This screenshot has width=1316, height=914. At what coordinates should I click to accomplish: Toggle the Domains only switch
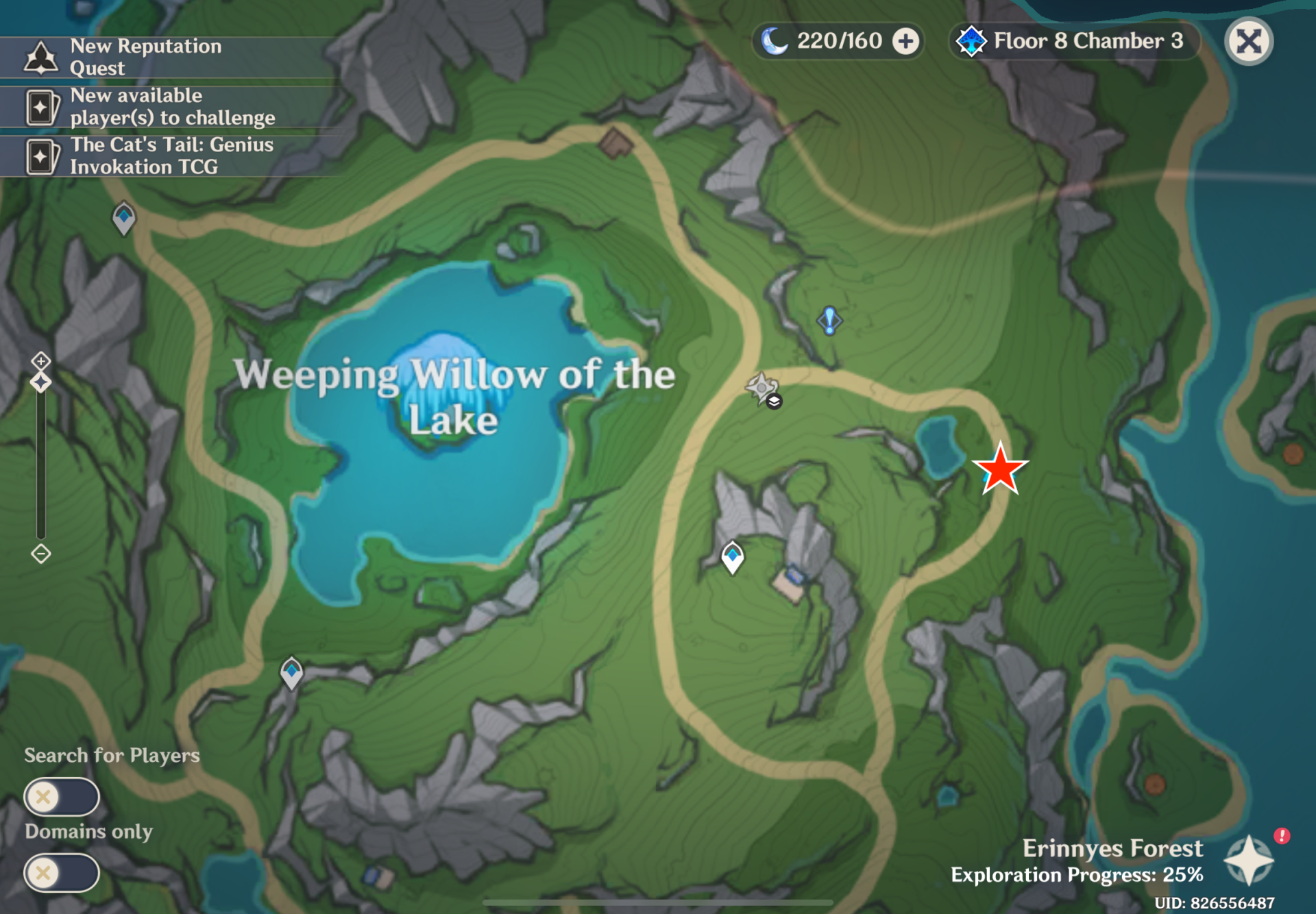coord(62,873)
